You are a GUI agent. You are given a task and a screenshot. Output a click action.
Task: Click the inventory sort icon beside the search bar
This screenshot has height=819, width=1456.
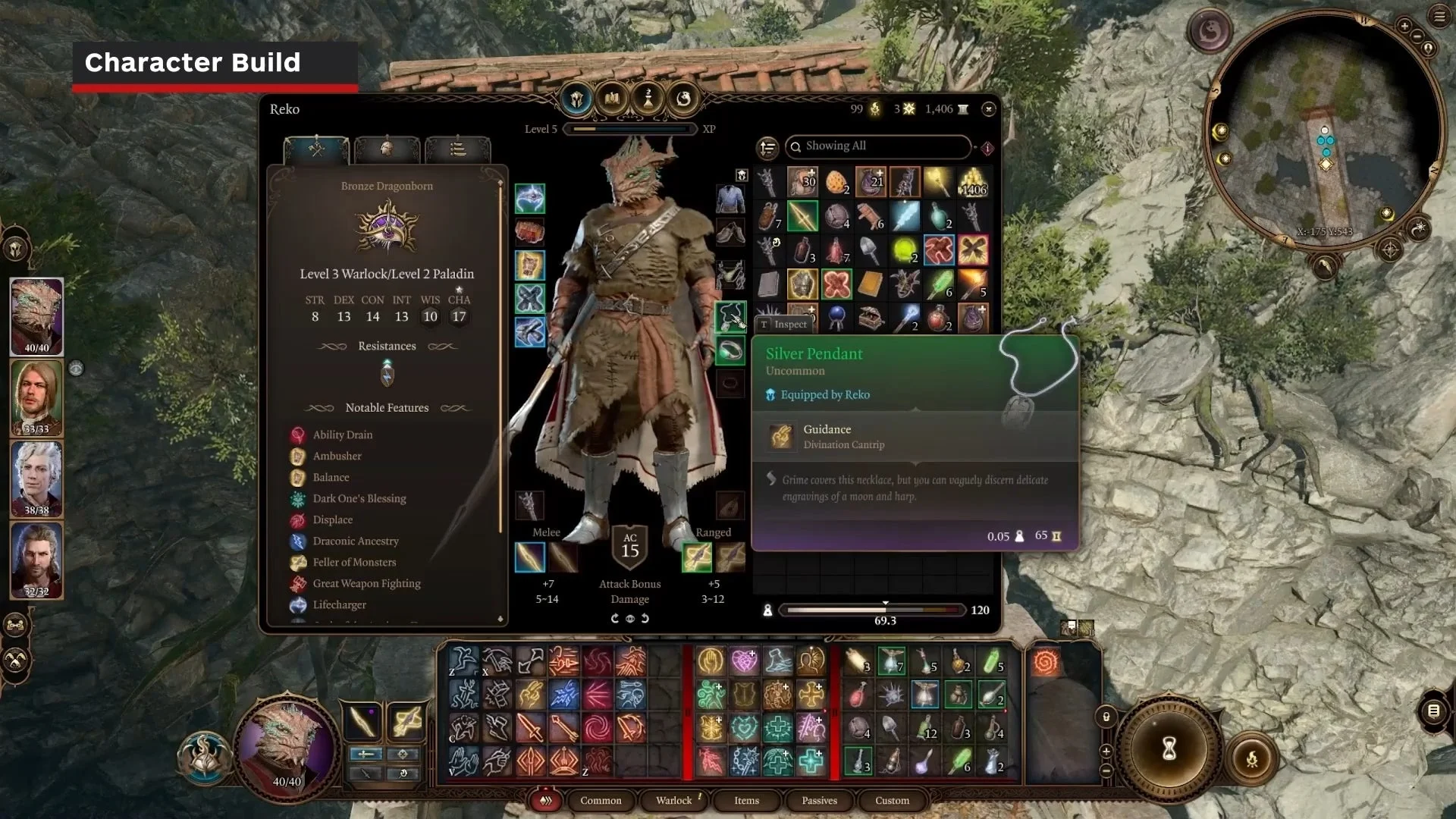pos(767,147)
